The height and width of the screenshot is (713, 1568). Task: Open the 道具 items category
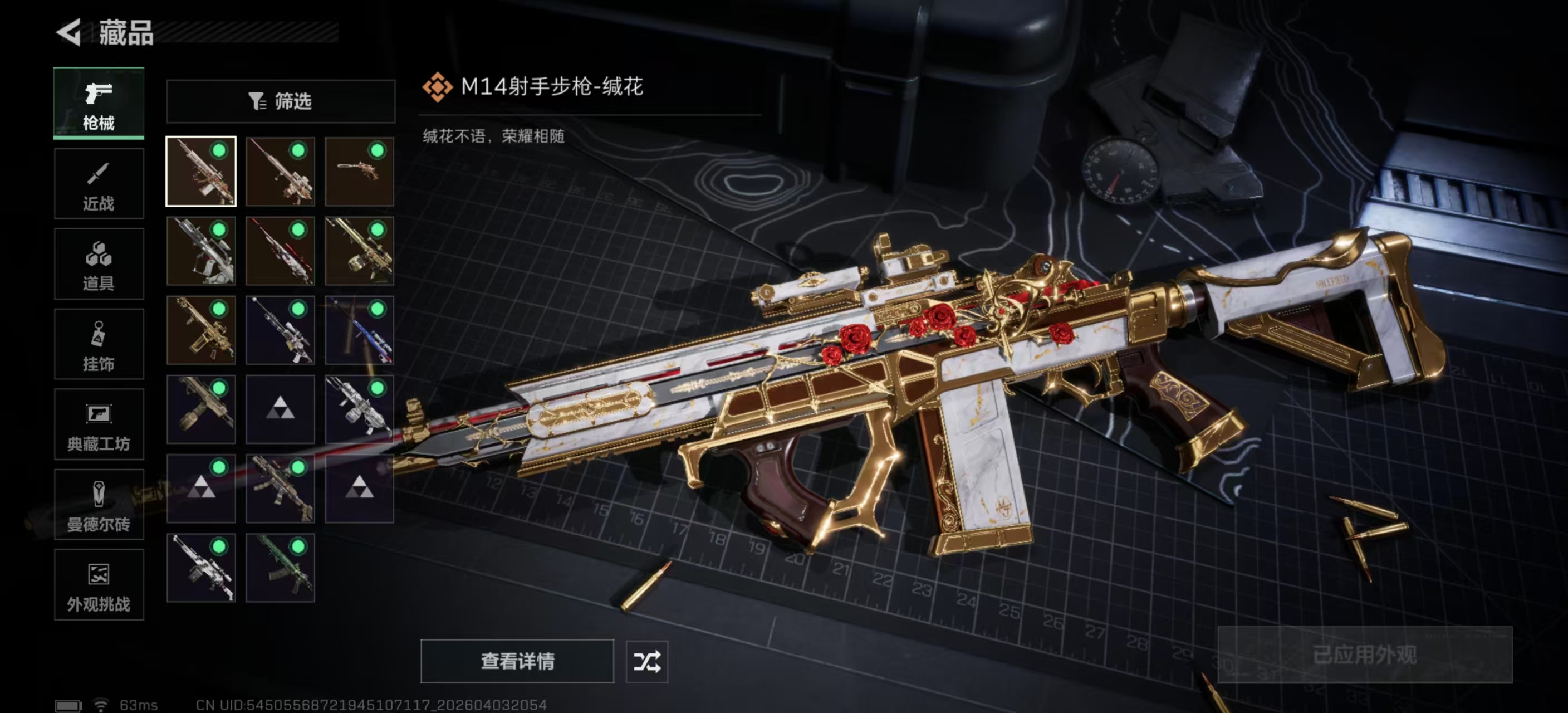(99, 263)
